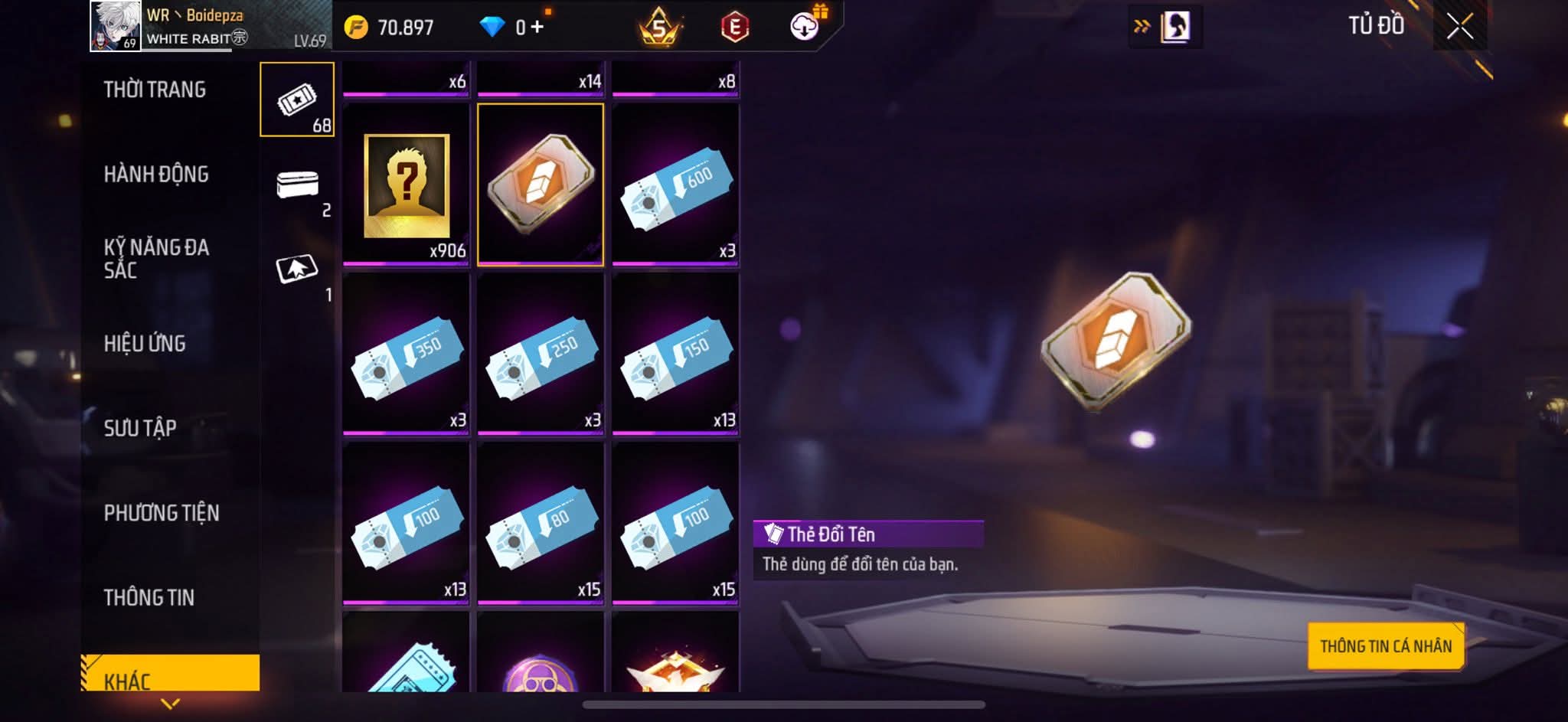The height and width of the screenshot is (722, 1568).
Task: Open the Thời Trang category
Action: pyautogui.click(x=155, y=90)
